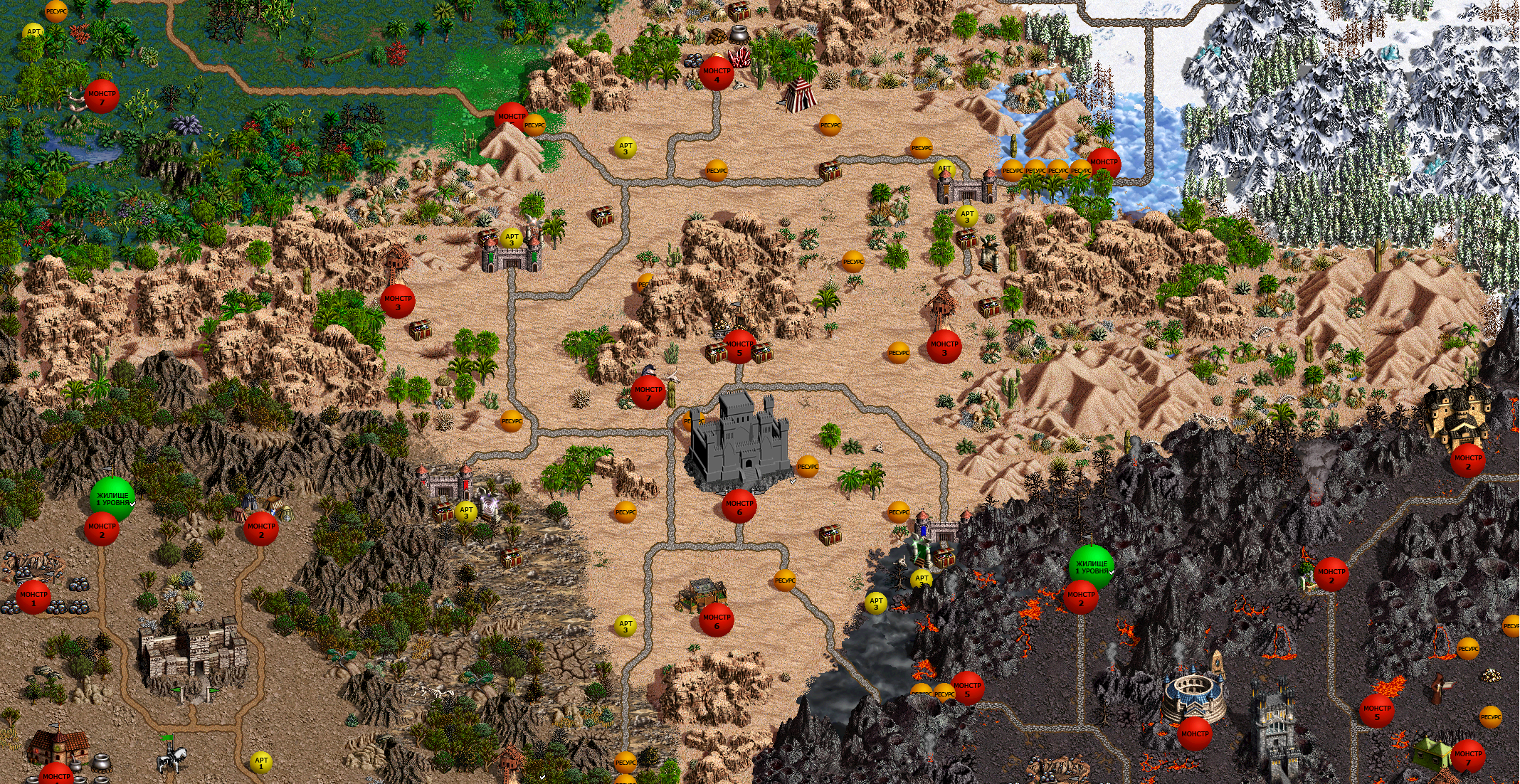This screenshot has width=1520, height=784.
Task: Choose the red МОНСТР 1 marker
Action: click(33, 596)
